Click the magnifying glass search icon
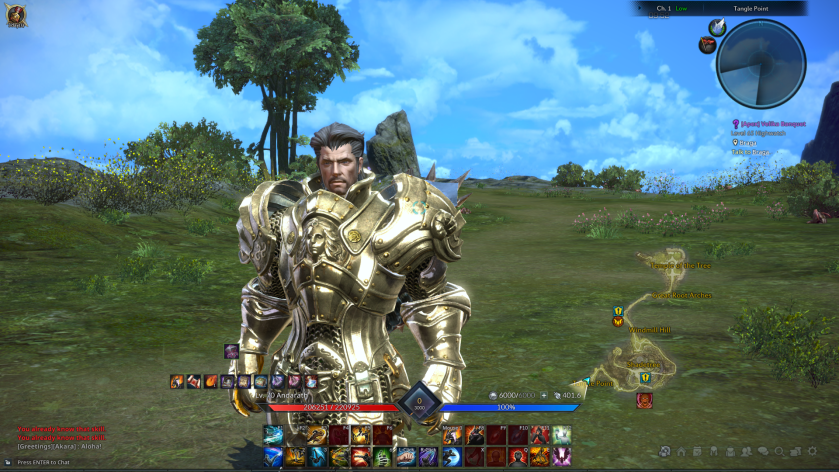 coord(780,452)
